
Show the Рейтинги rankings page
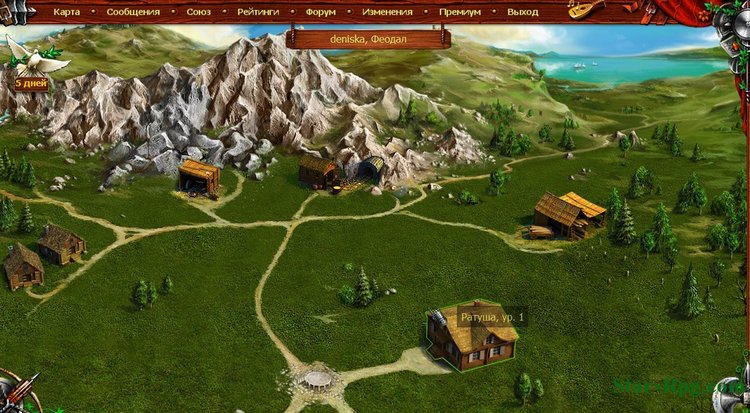pos(259,12)
